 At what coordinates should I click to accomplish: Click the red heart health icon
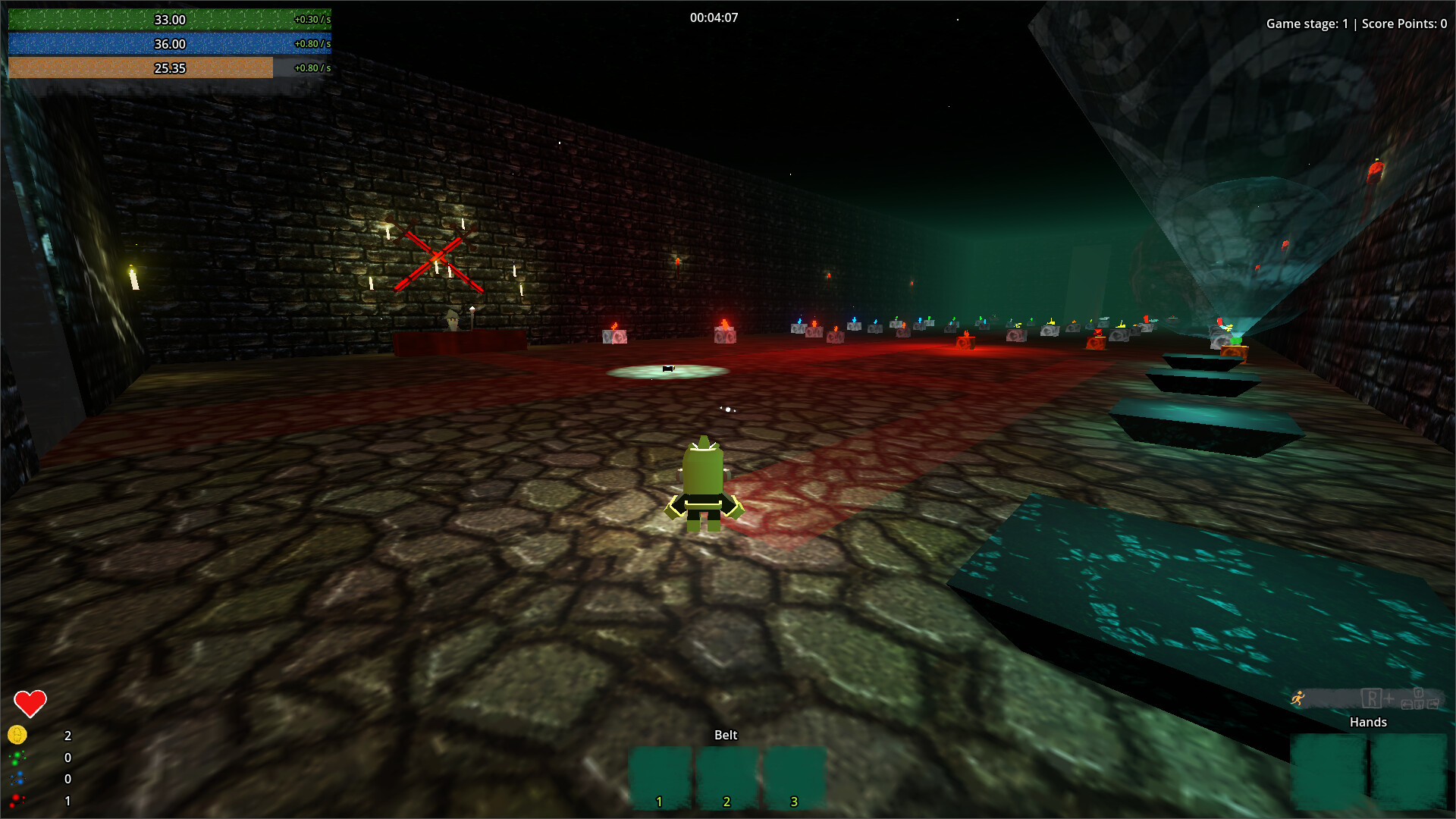tap(30, 703)
